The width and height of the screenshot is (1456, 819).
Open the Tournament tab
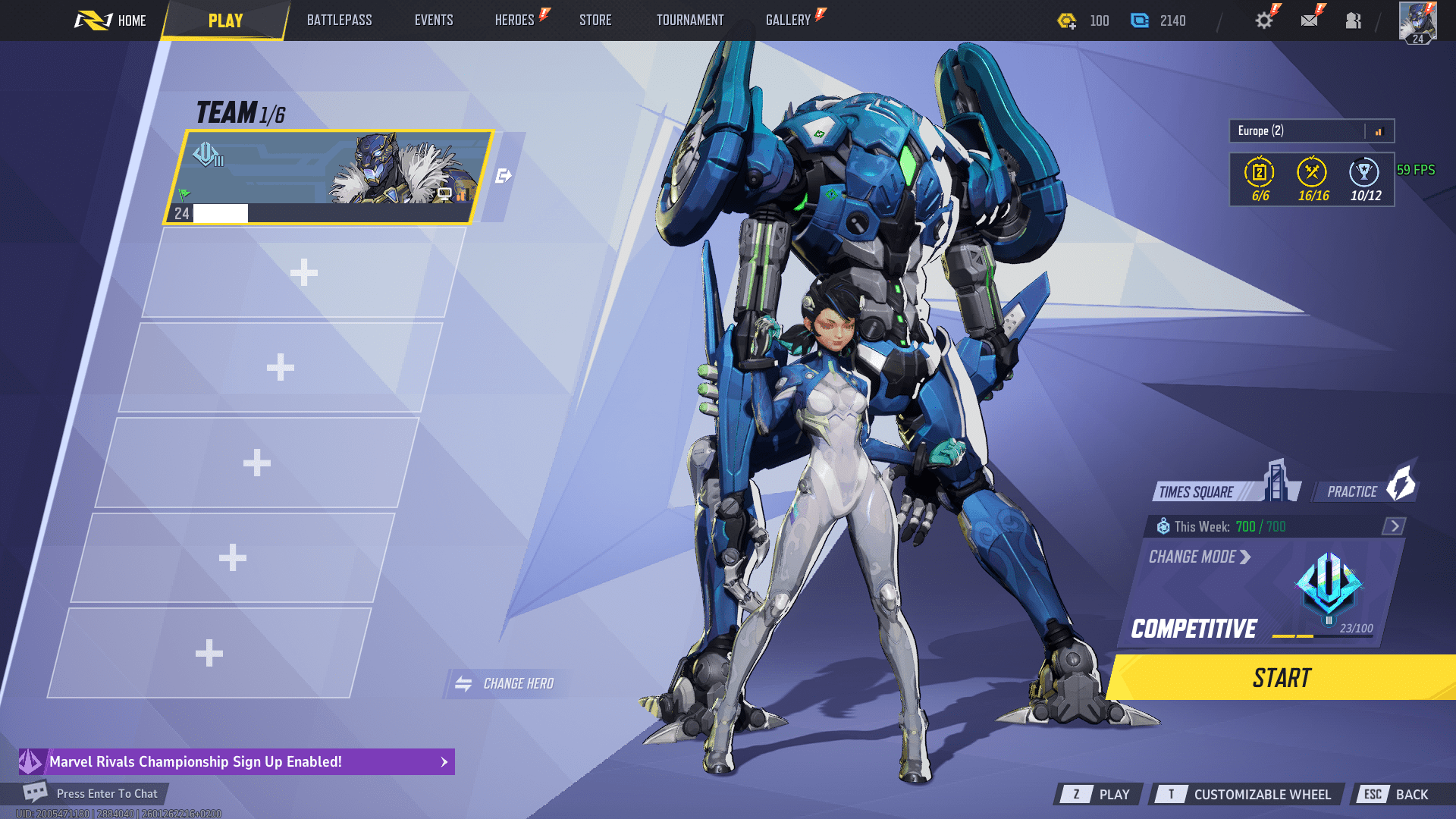[690, 20]
